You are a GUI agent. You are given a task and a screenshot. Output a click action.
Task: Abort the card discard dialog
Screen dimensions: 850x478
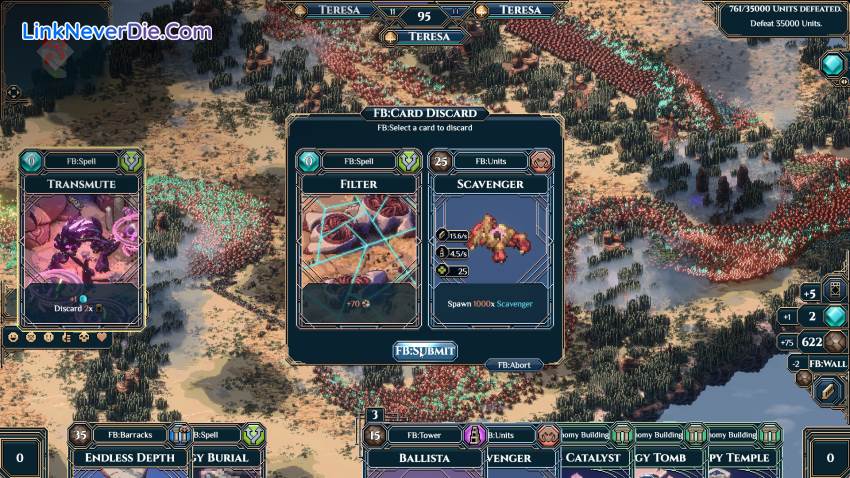coord(514,365)
